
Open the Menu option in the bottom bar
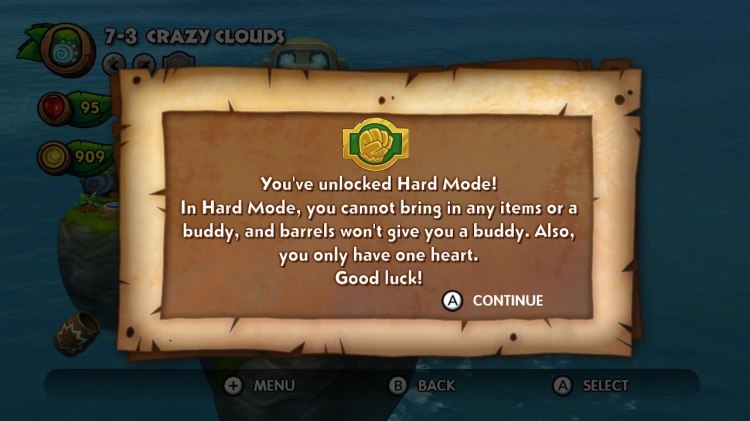[x=262, y=385]
